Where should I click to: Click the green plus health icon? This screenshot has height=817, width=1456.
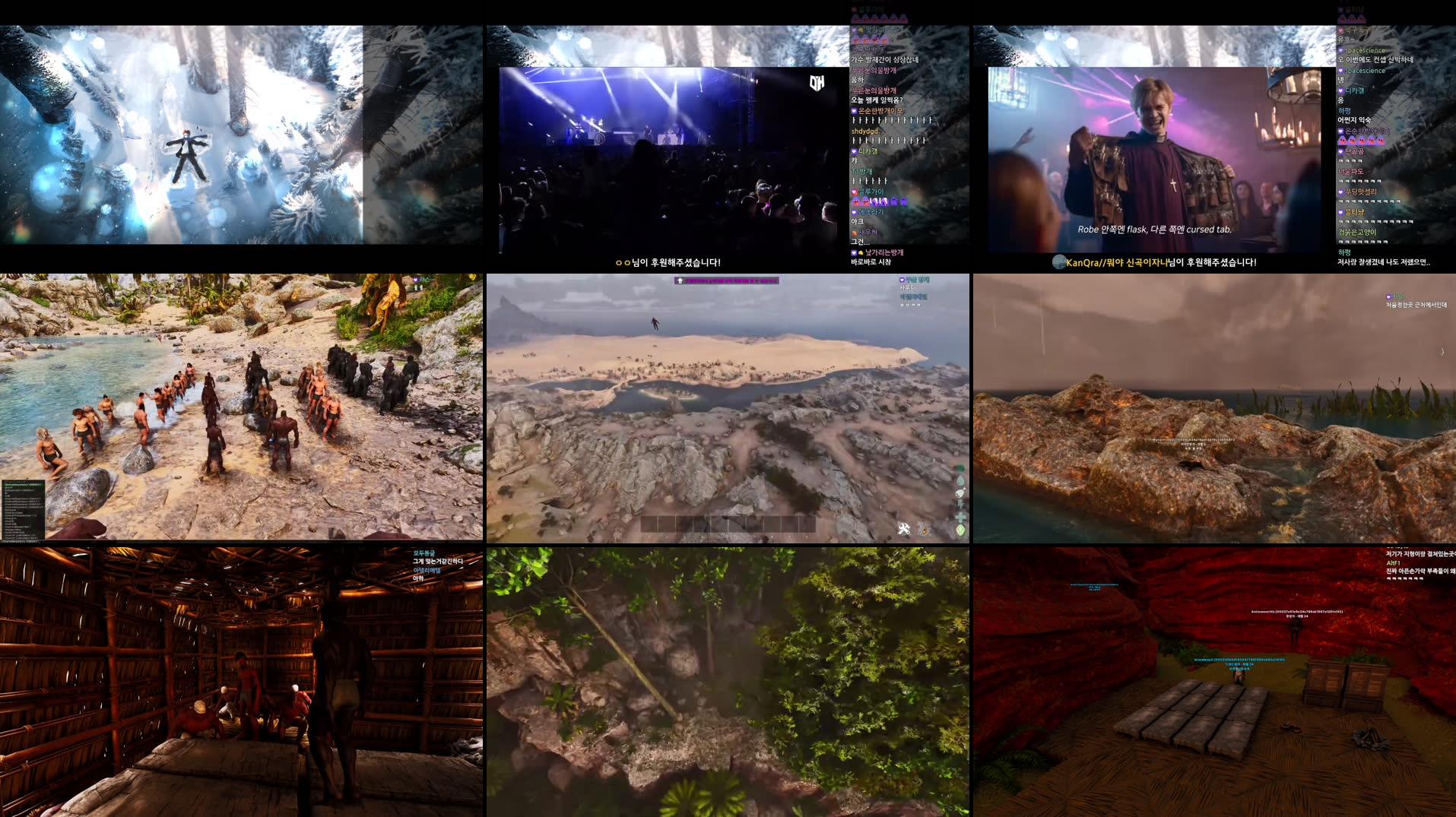click(x=960, y=518)
